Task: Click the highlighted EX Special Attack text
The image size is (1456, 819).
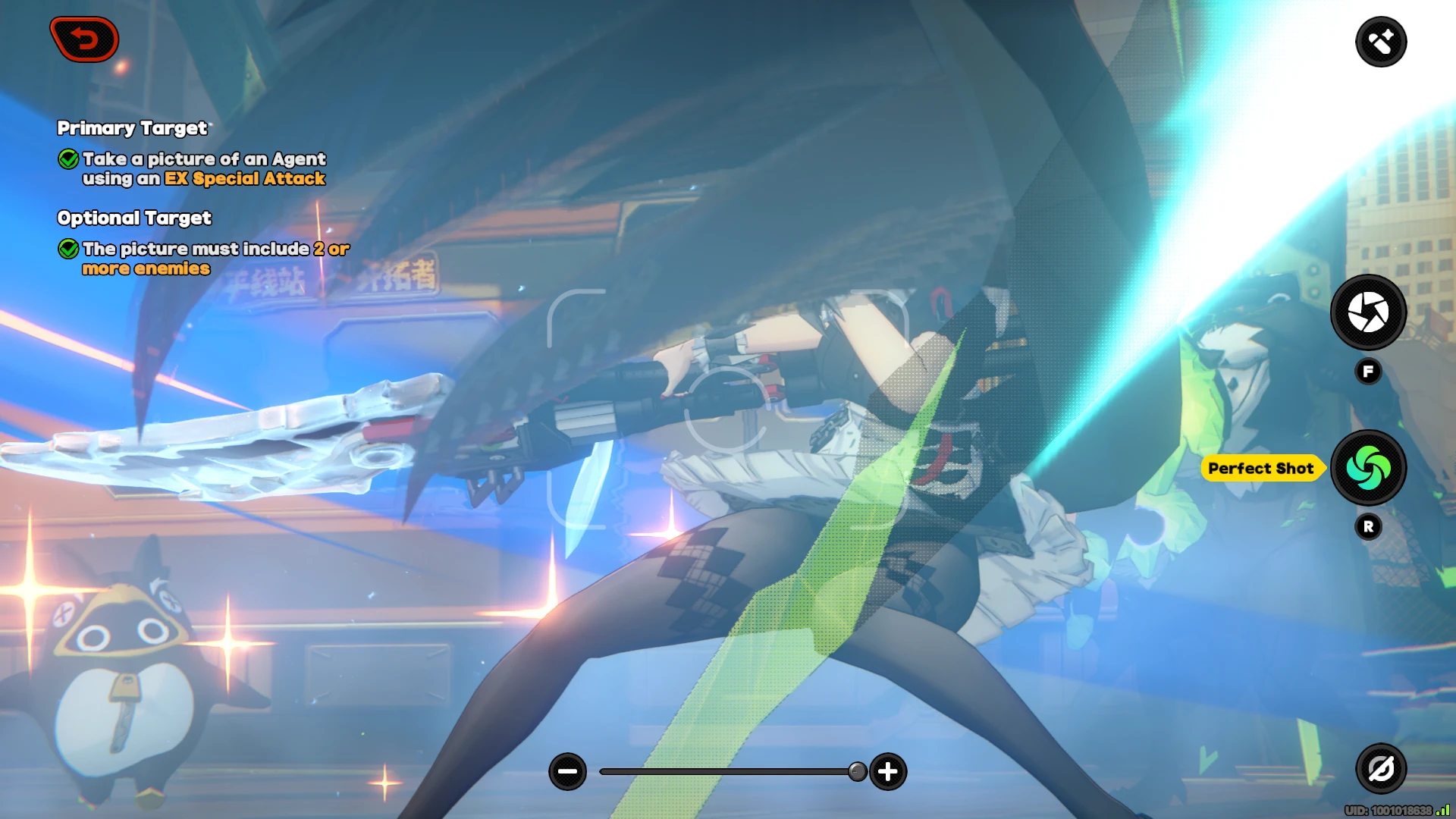Action: [x=244, y=179]
